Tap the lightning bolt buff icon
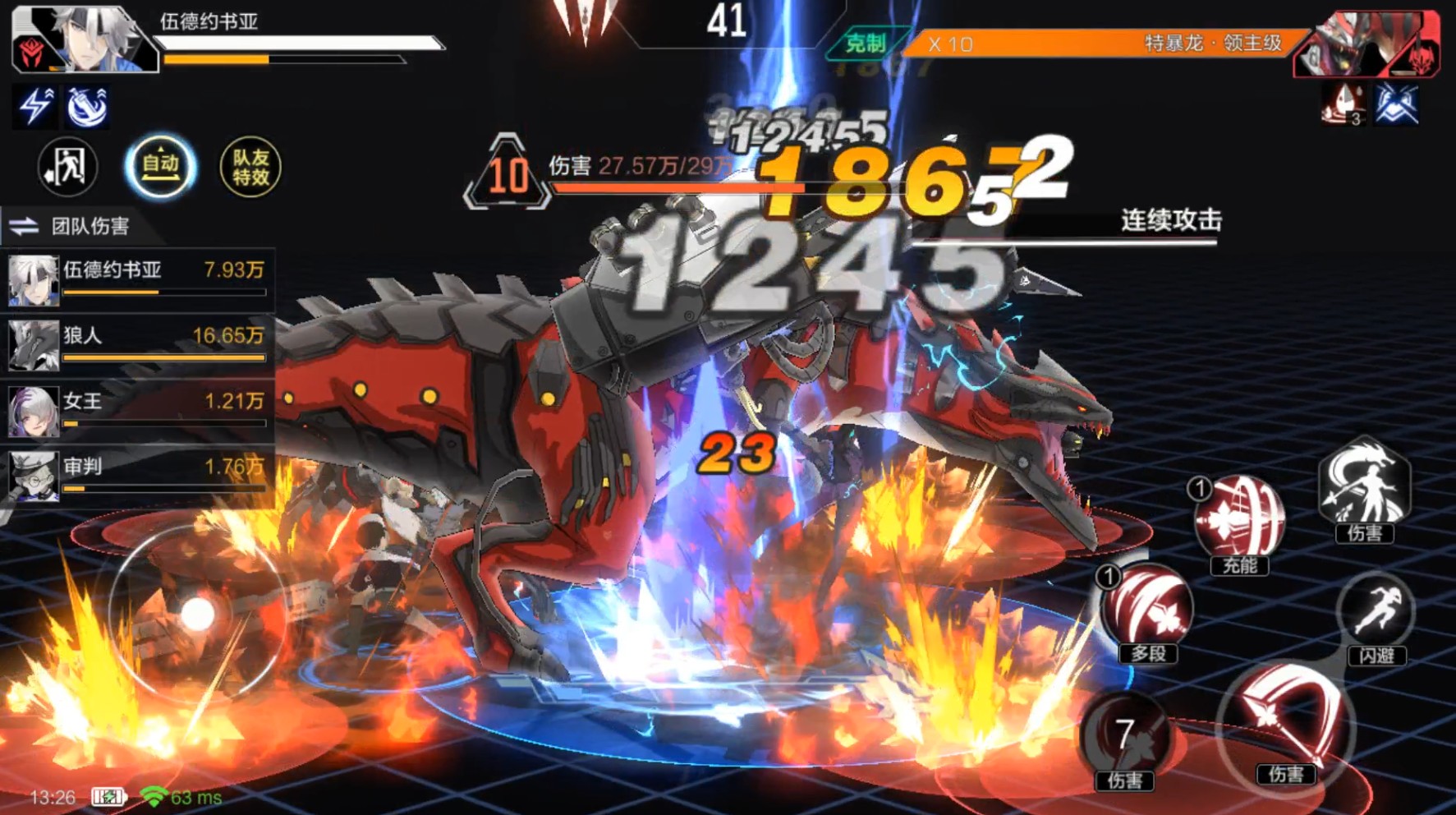Viewport: 1456px width, 815px height. point(35,107)
